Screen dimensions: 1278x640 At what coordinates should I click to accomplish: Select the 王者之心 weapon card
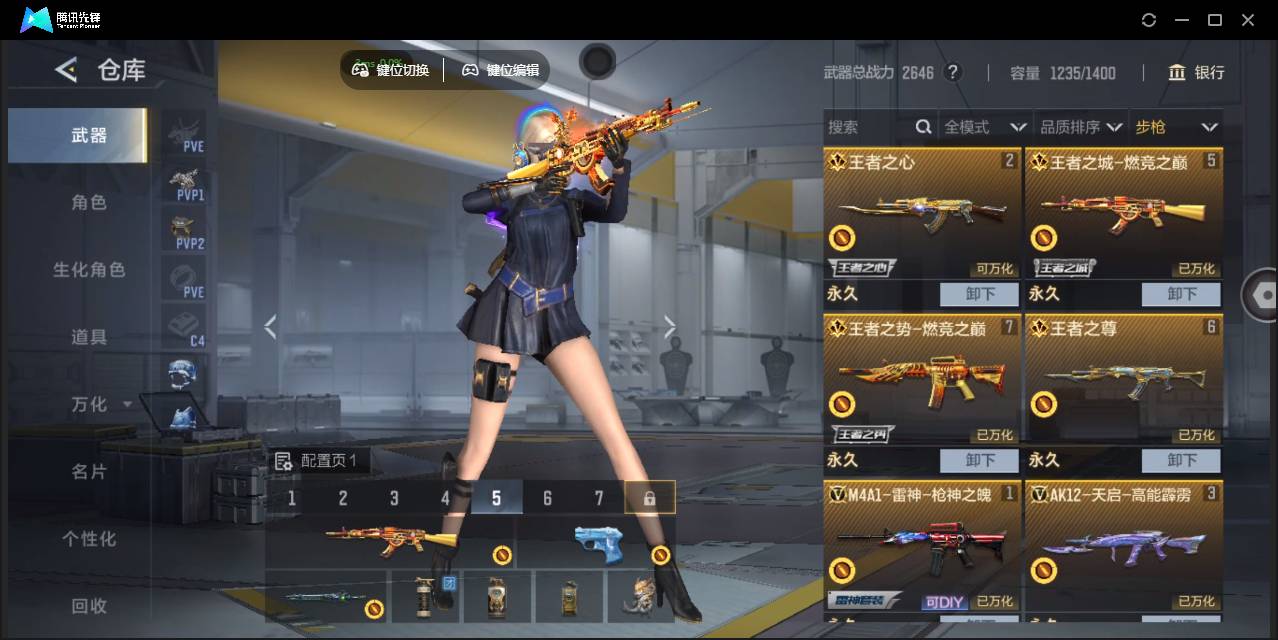(x=921, y=215)
